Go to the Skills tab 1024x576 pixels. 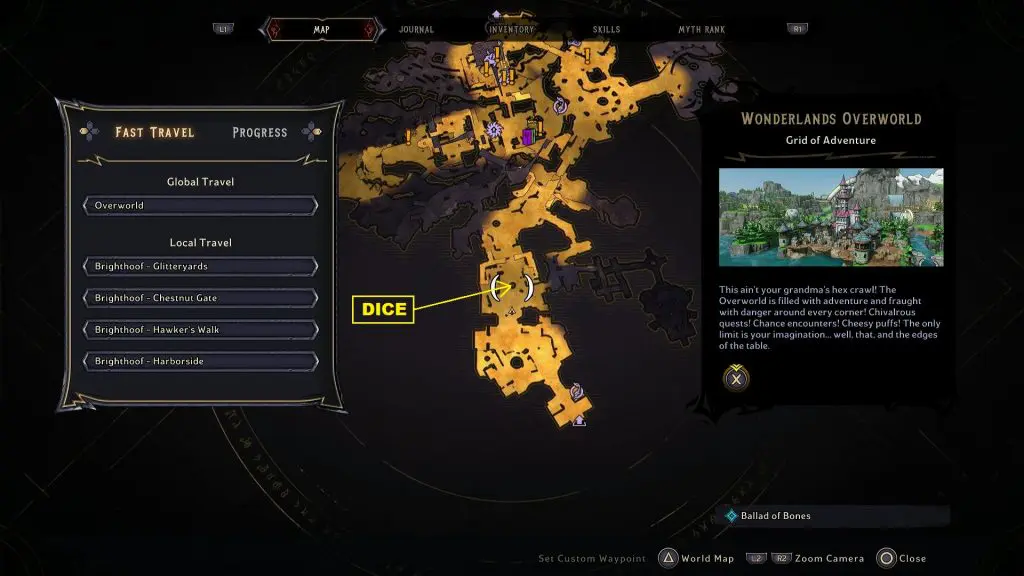[606, 30]
